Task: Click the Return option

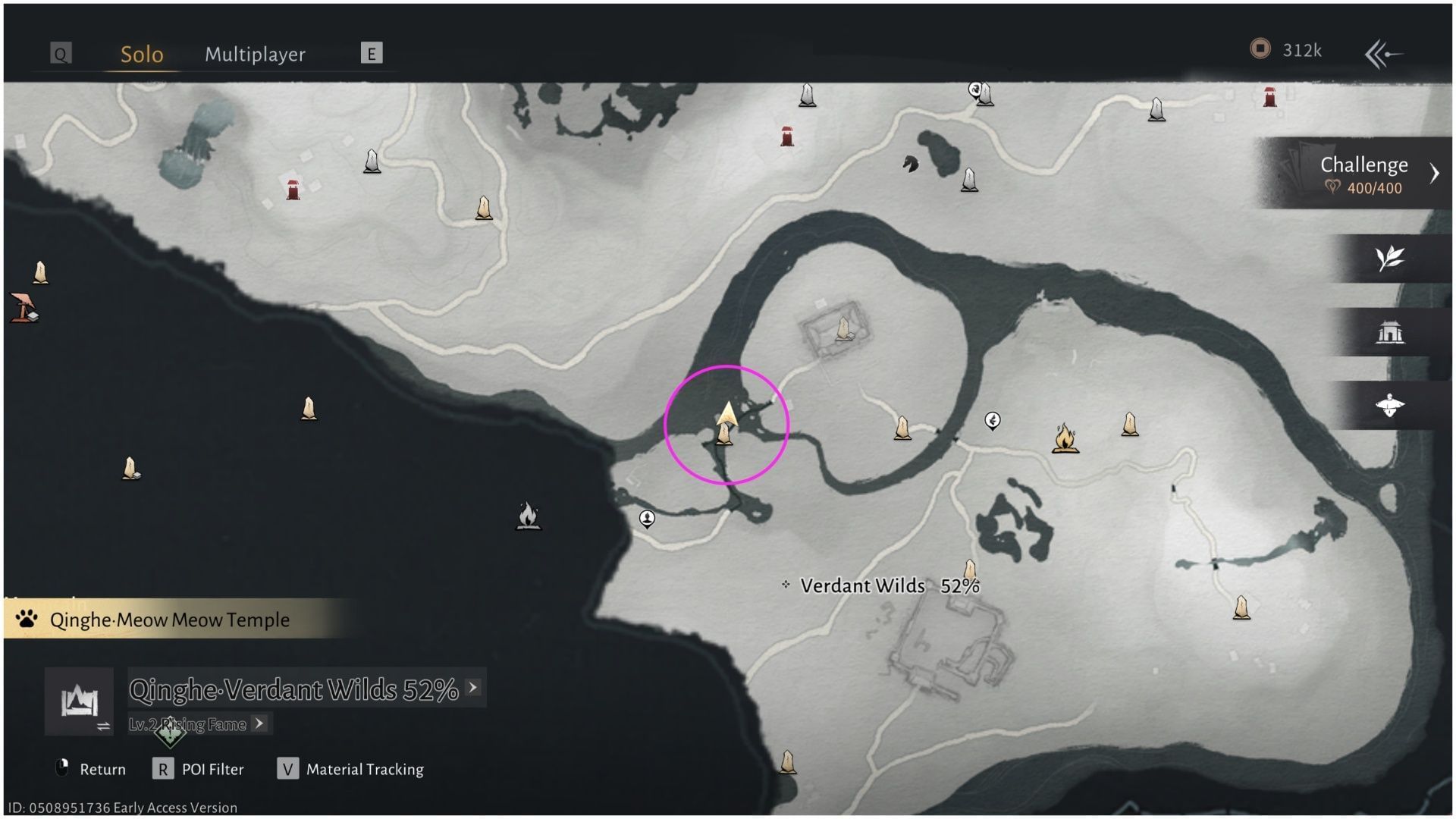Action: [x=102, y=769]
